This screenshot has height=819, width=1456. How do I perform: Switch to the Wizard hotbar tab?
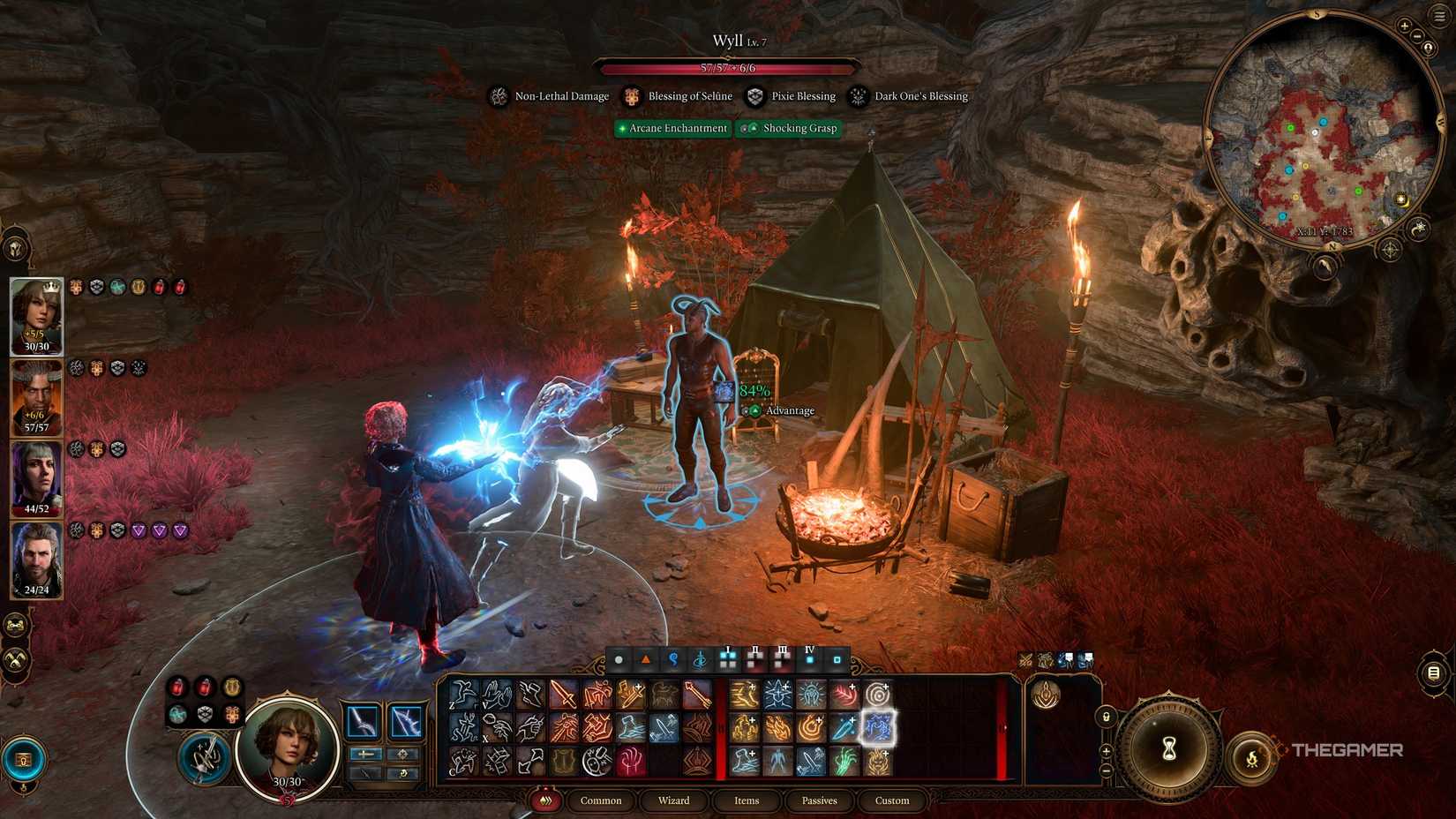(674, 800)
